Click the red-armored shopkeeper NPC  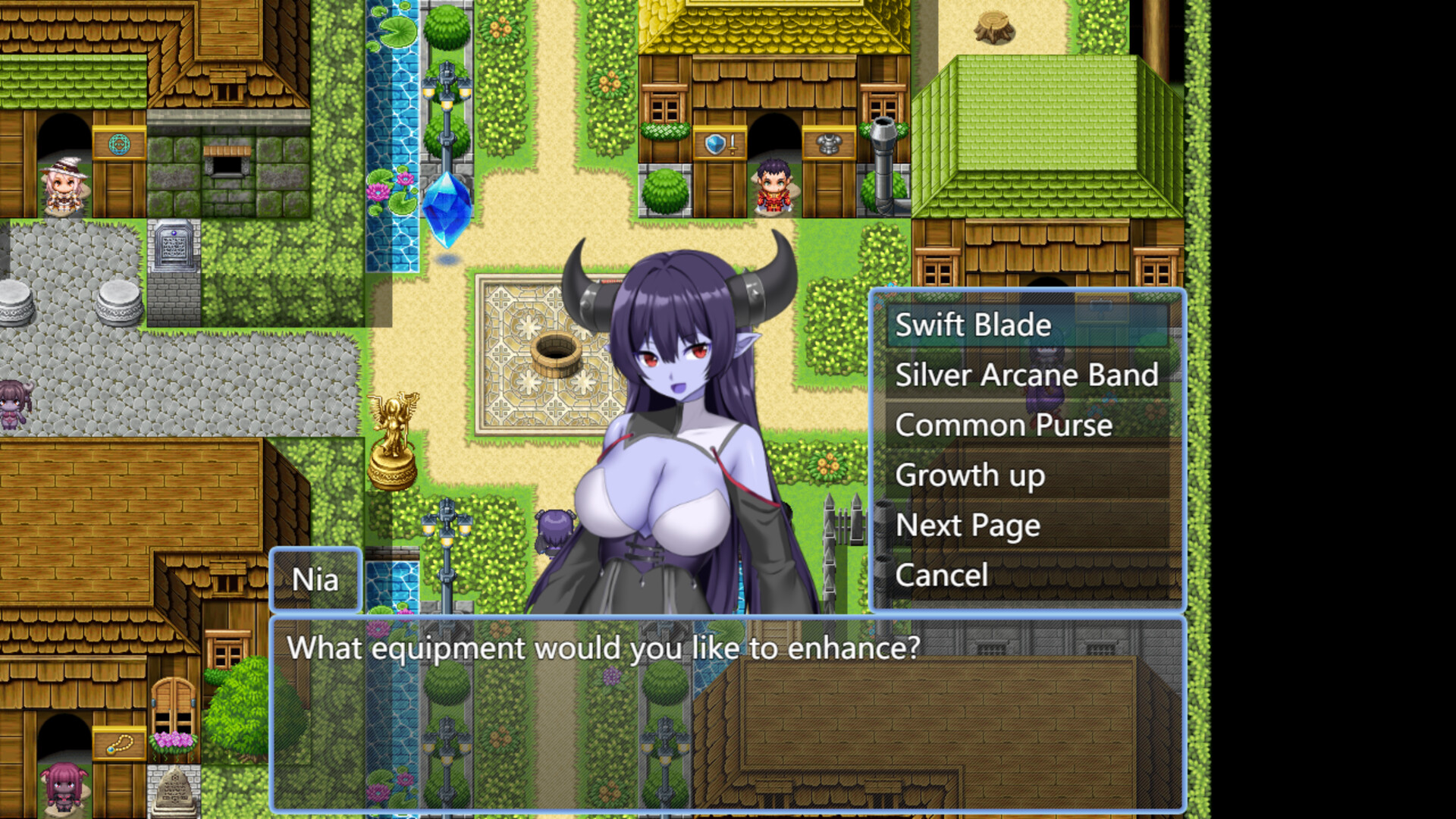point(772,186)
